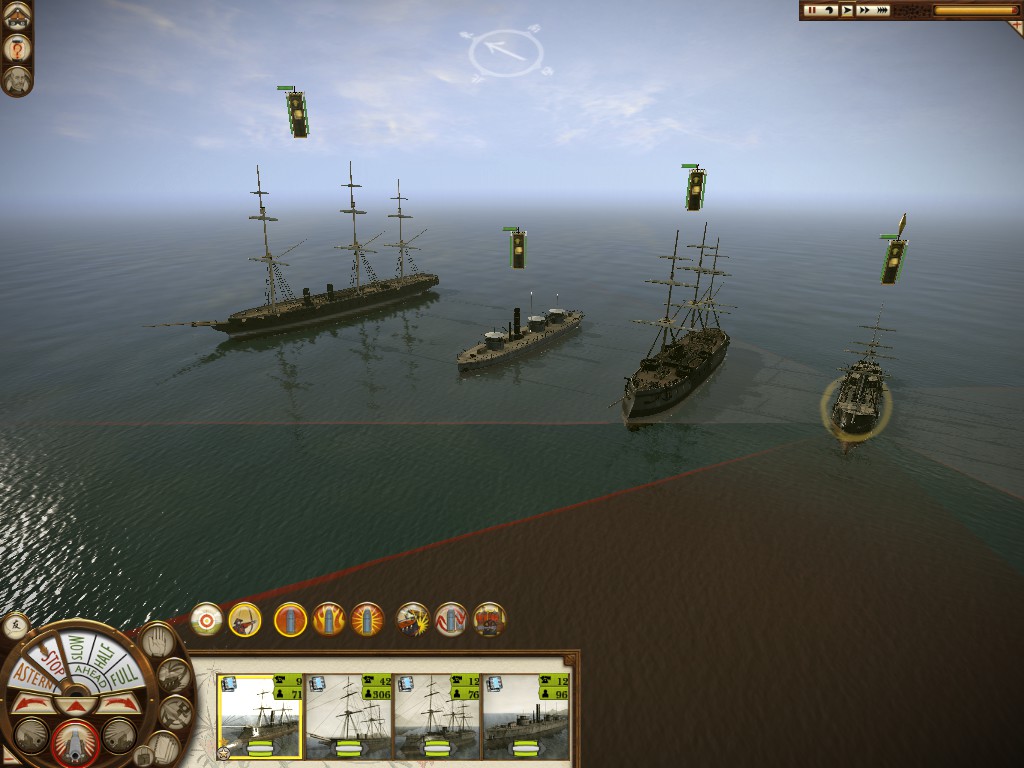
Task: Select the first ship card with star
Action: pyautogui.click(x=259, y=716)
